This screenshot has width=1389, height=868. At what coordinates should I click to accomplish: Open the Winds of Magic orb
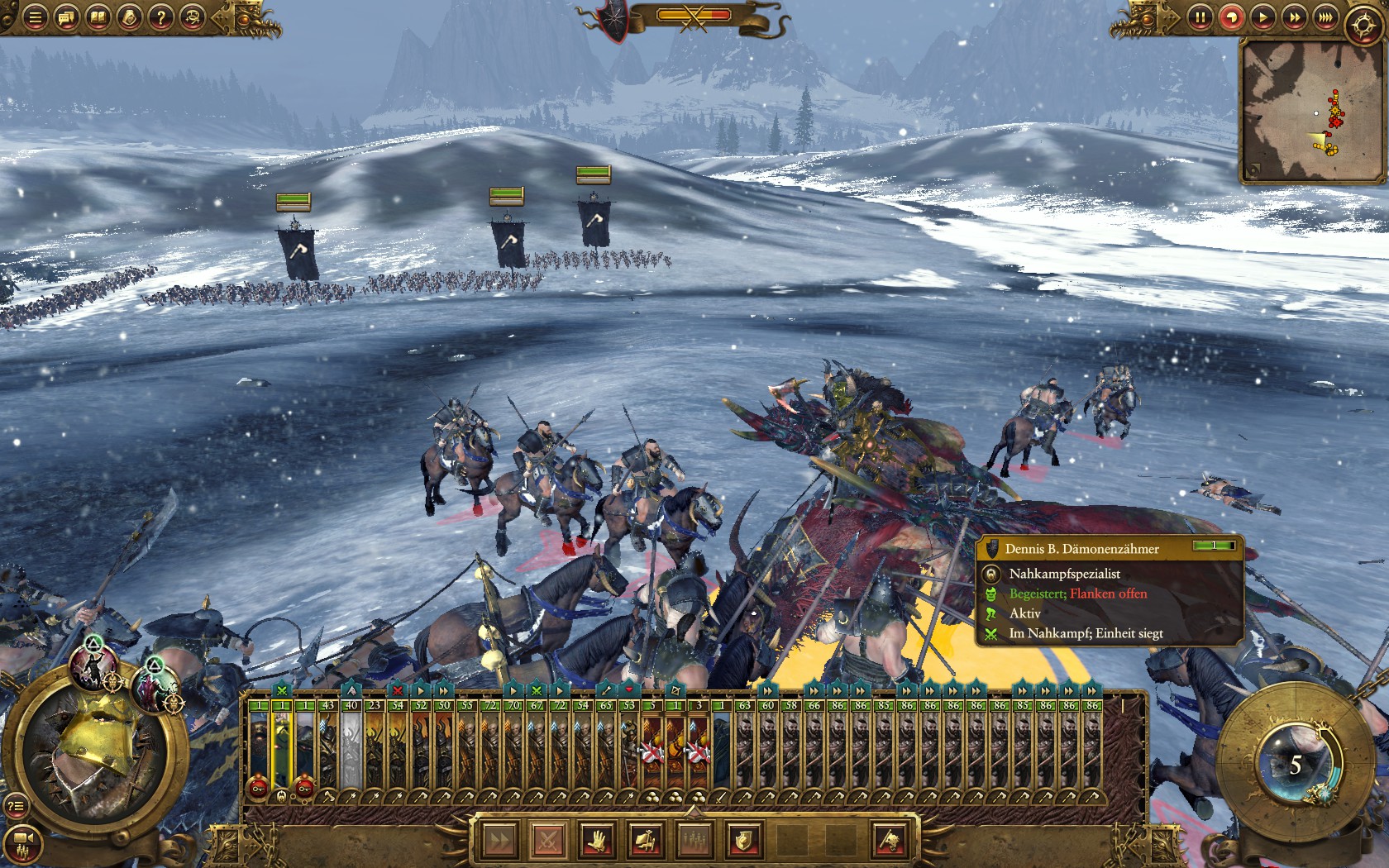(x=1296, y=765)
